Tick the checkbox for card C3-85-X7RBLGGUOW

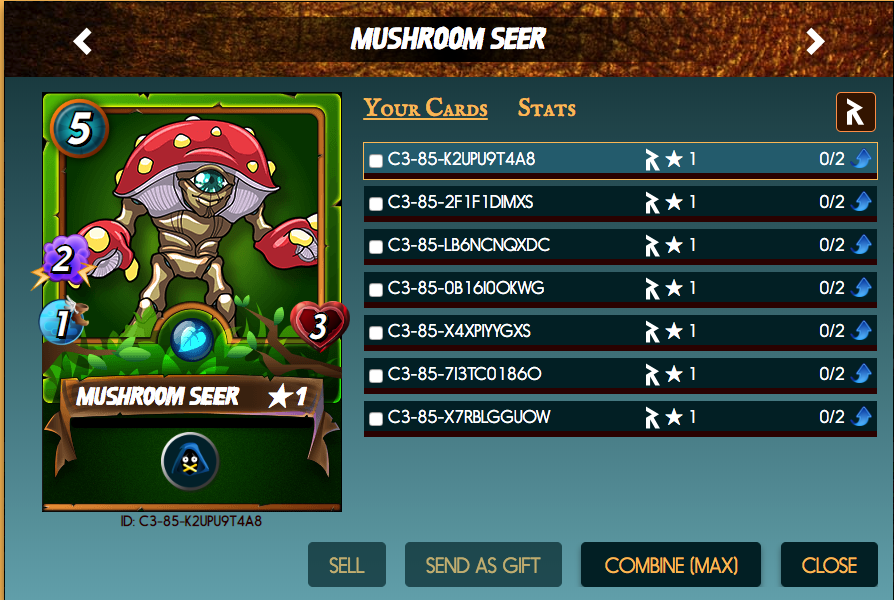pos(376,418)
